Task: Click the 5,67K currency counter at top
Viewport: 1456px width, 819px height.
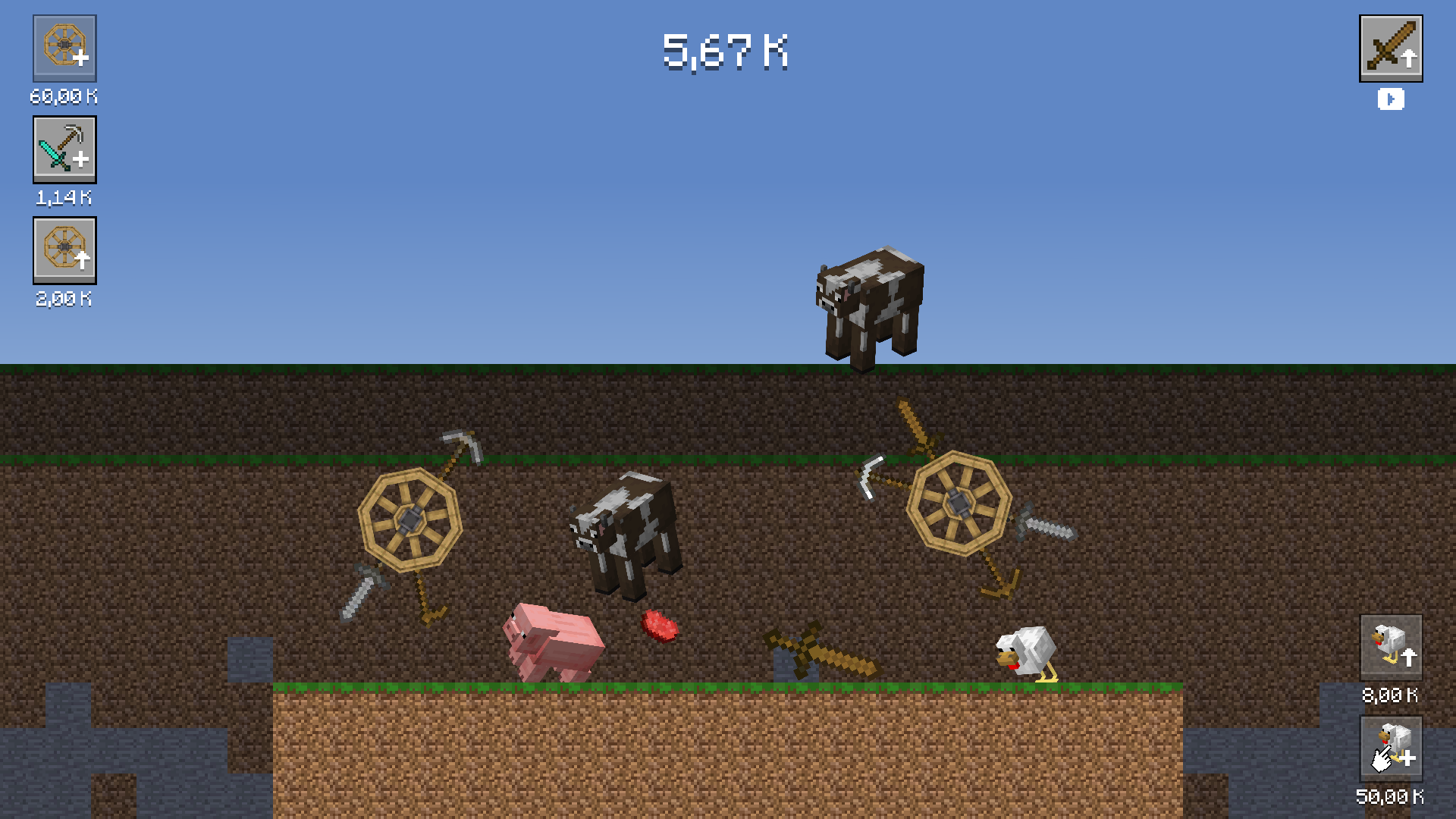Action: coord(726,55)
